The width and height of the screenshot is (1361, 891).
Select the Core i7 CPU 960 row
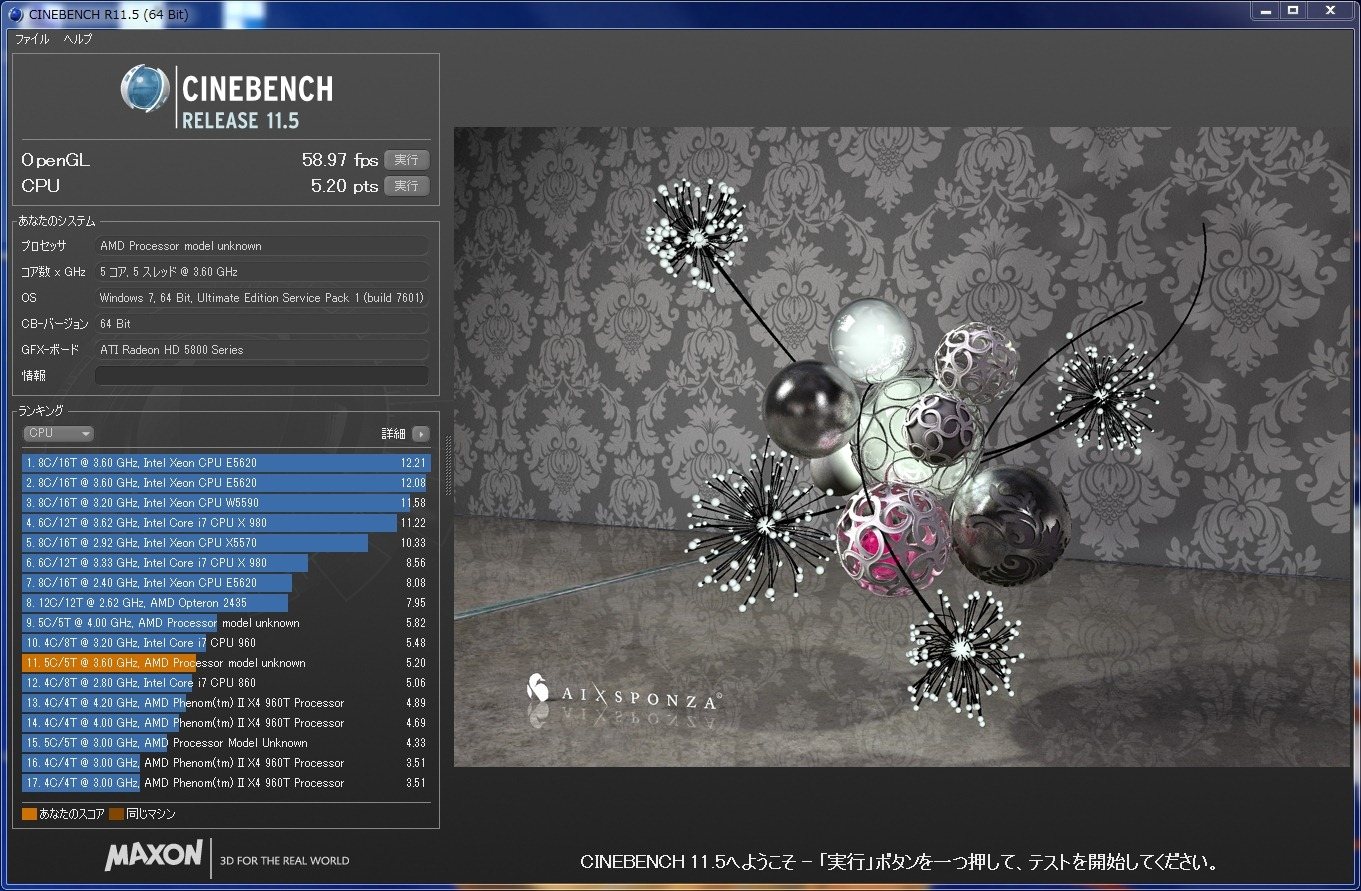(225, 643)
